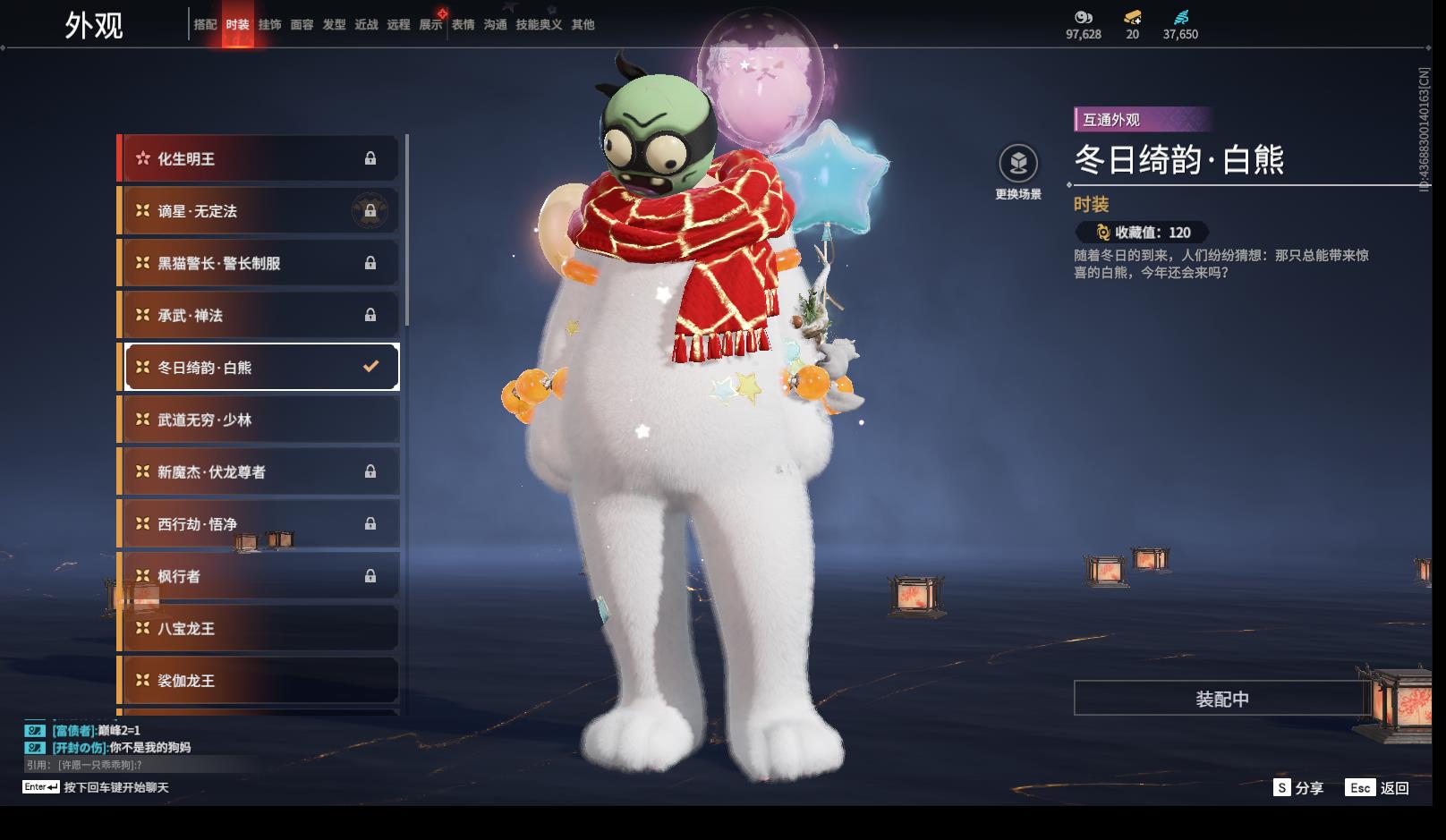This screenshot has width=1446, height=840.
Task: Open the 展示 display tab
Action: click(x=430, y=25)
